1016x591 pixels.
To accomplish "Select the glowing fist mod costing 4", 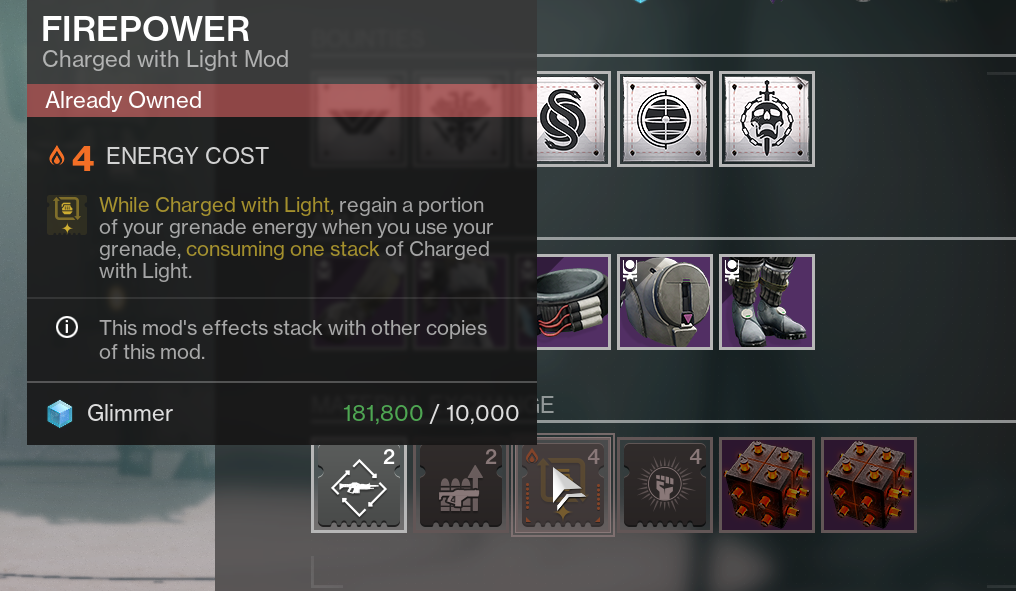I will click(x=665, y=485).
